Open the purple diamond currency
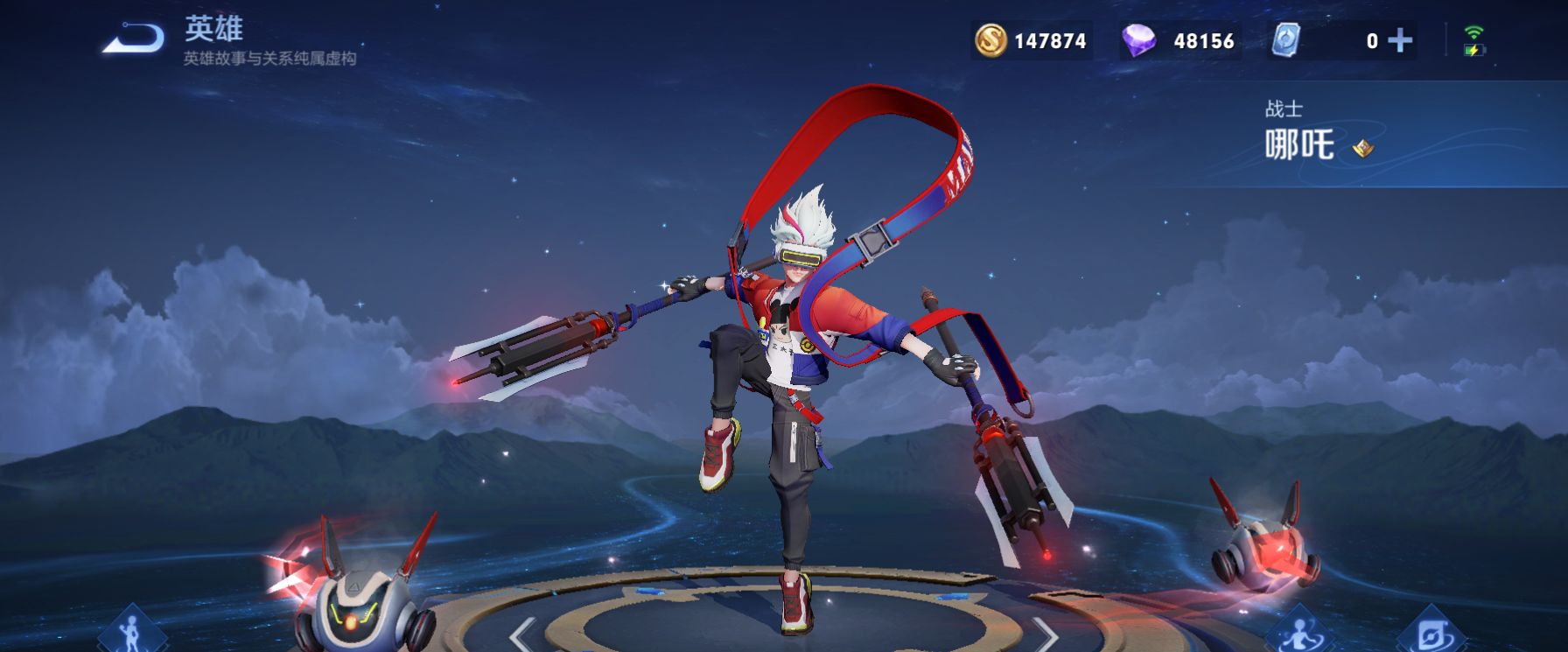Viewport: 1568px width, 652px height. 1138,40
